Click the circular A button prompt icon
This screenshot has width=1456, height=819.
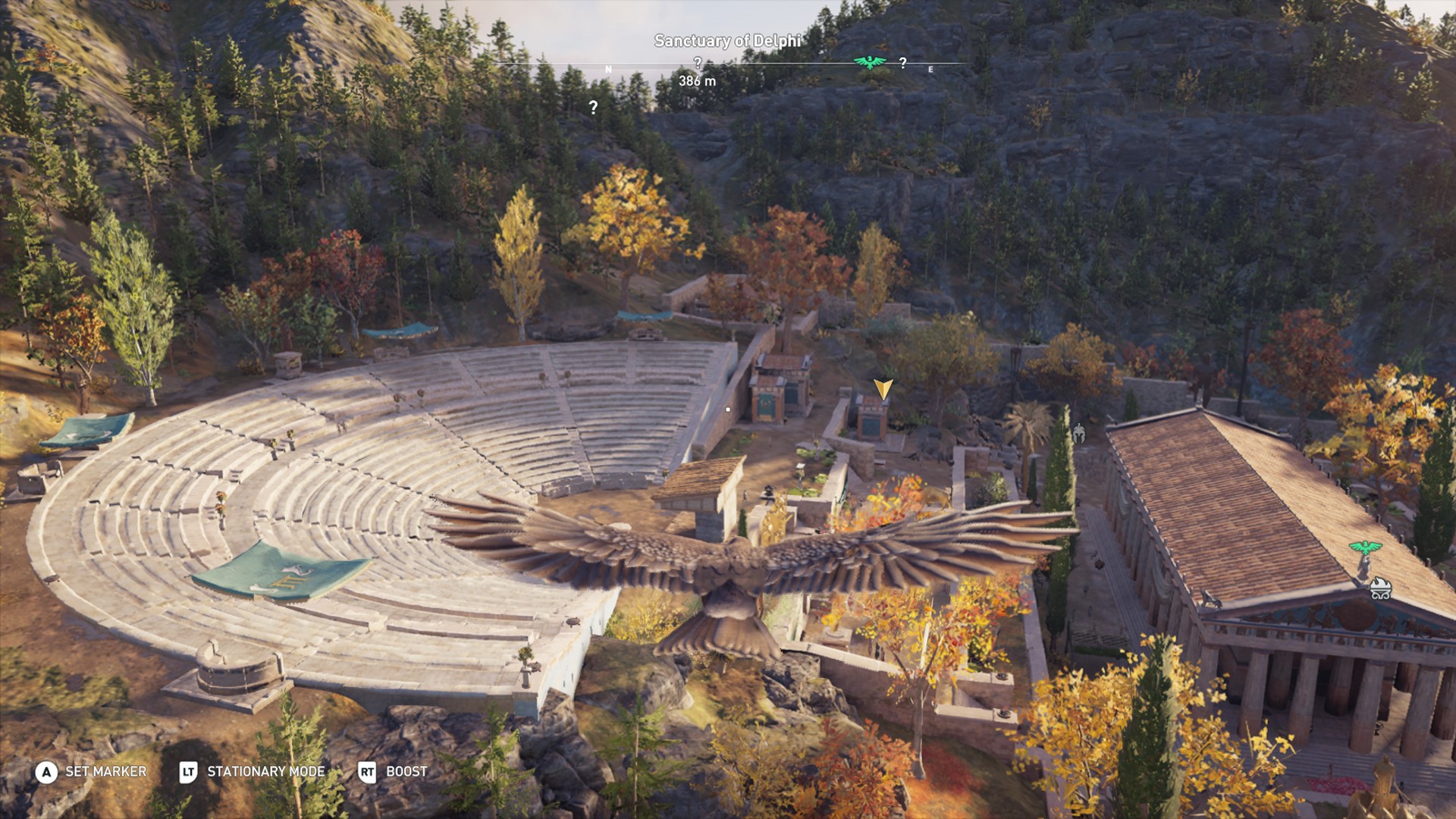click(47, 773)
